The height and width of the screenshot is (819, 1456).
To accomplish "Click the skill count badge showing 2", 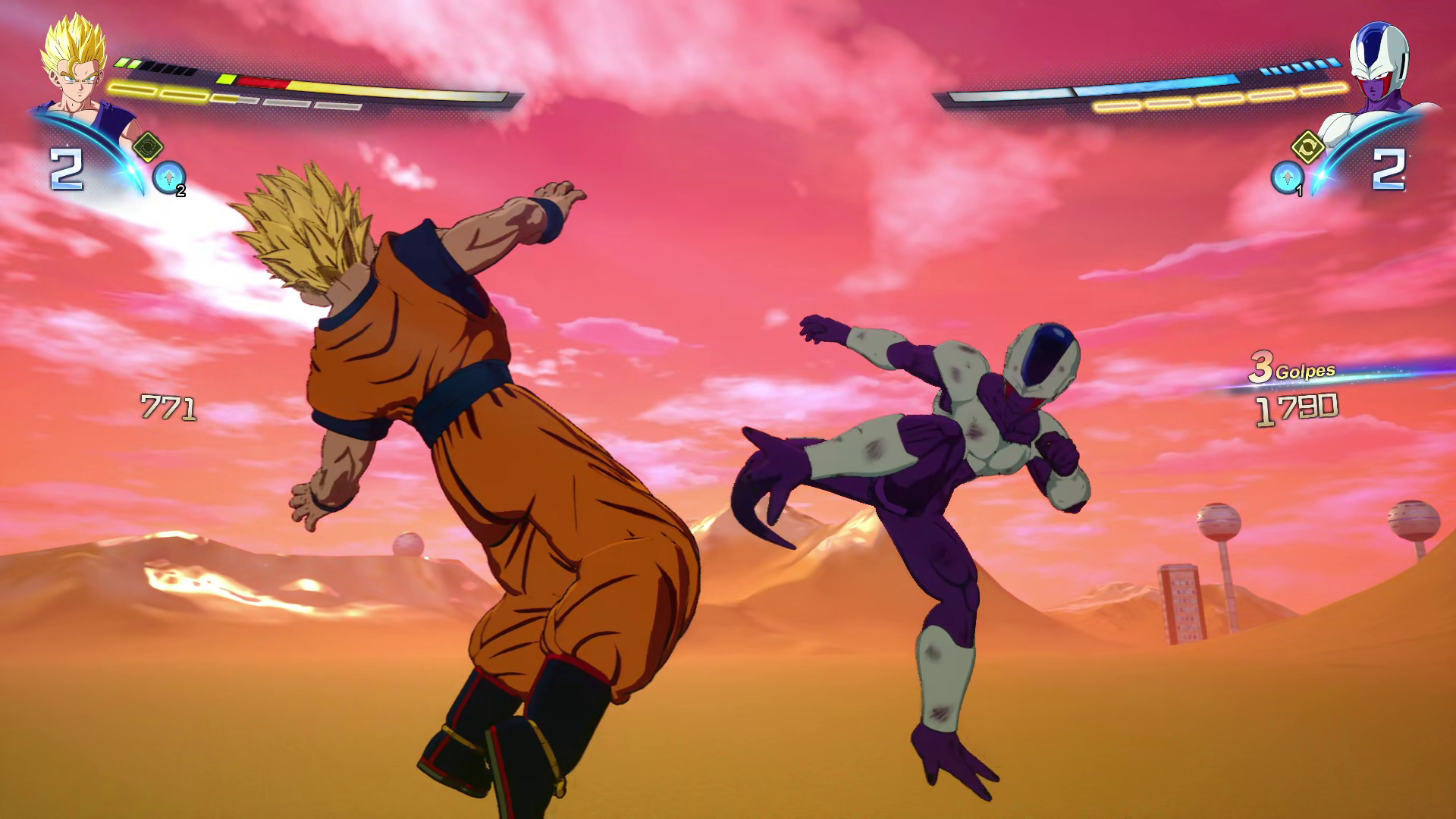I will 181,192.
